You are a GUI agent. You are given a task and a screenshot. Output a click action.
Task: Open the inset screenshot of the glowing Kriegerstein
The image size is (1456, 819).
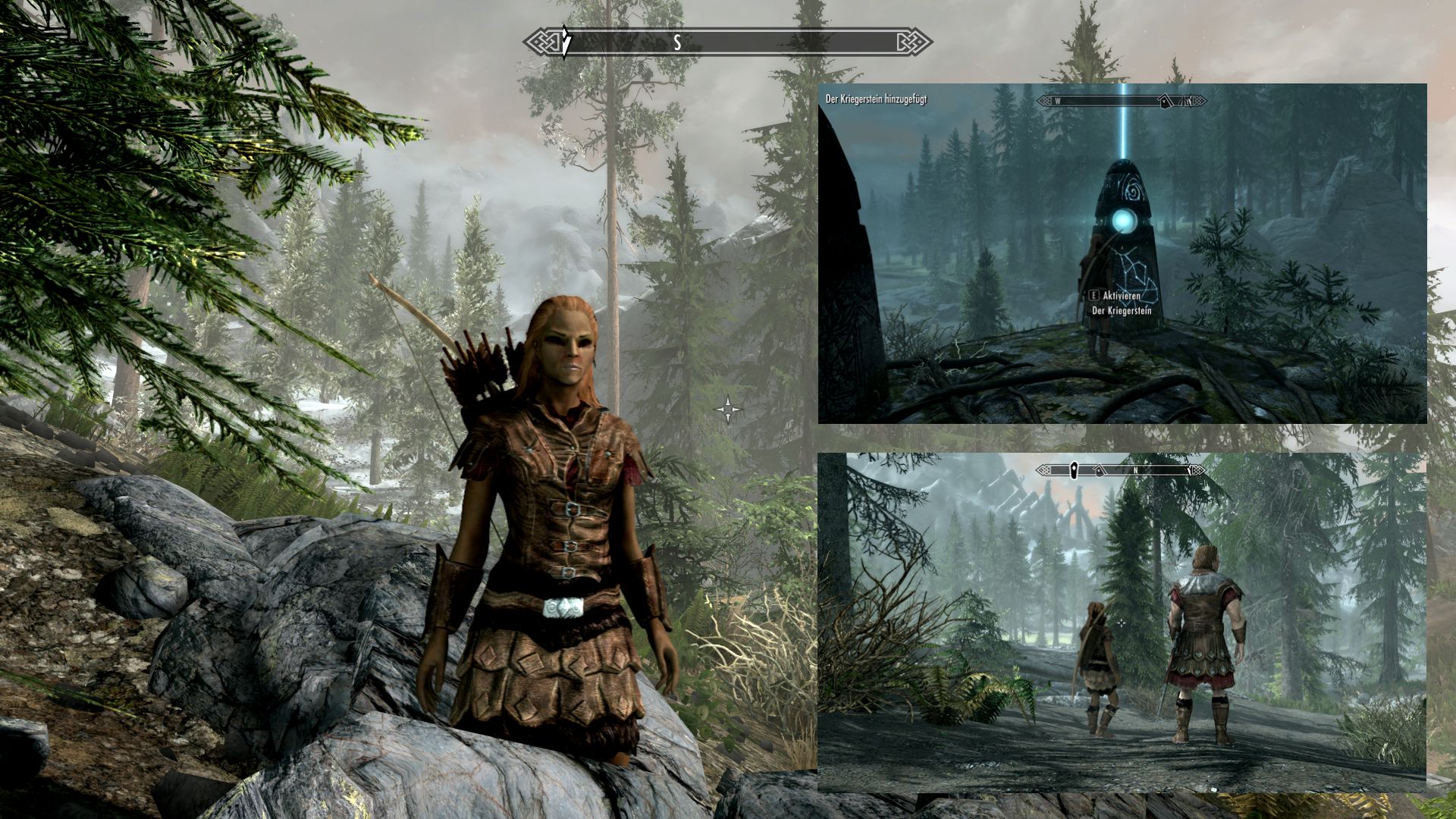[x=1122, y=253]
